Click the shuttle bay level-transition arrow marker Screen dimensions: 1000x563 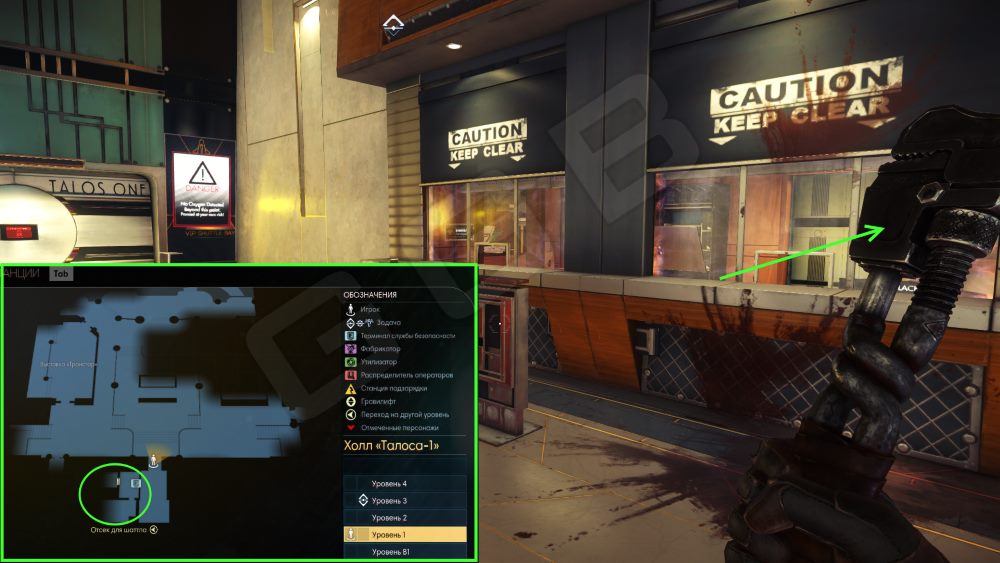point(154,530)
